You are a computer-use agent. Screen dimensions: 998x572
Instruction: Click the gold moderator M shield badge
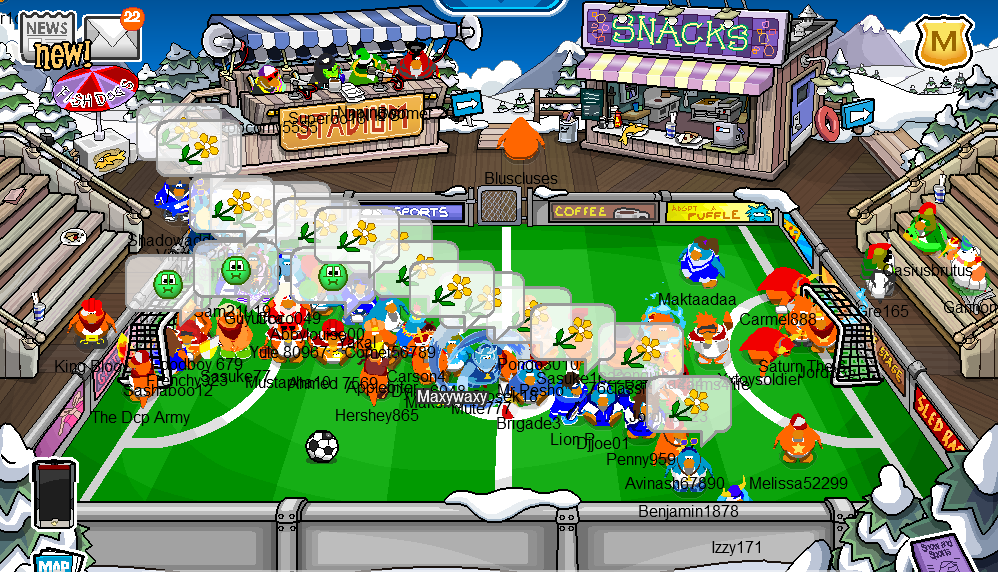tap(941, 43)
